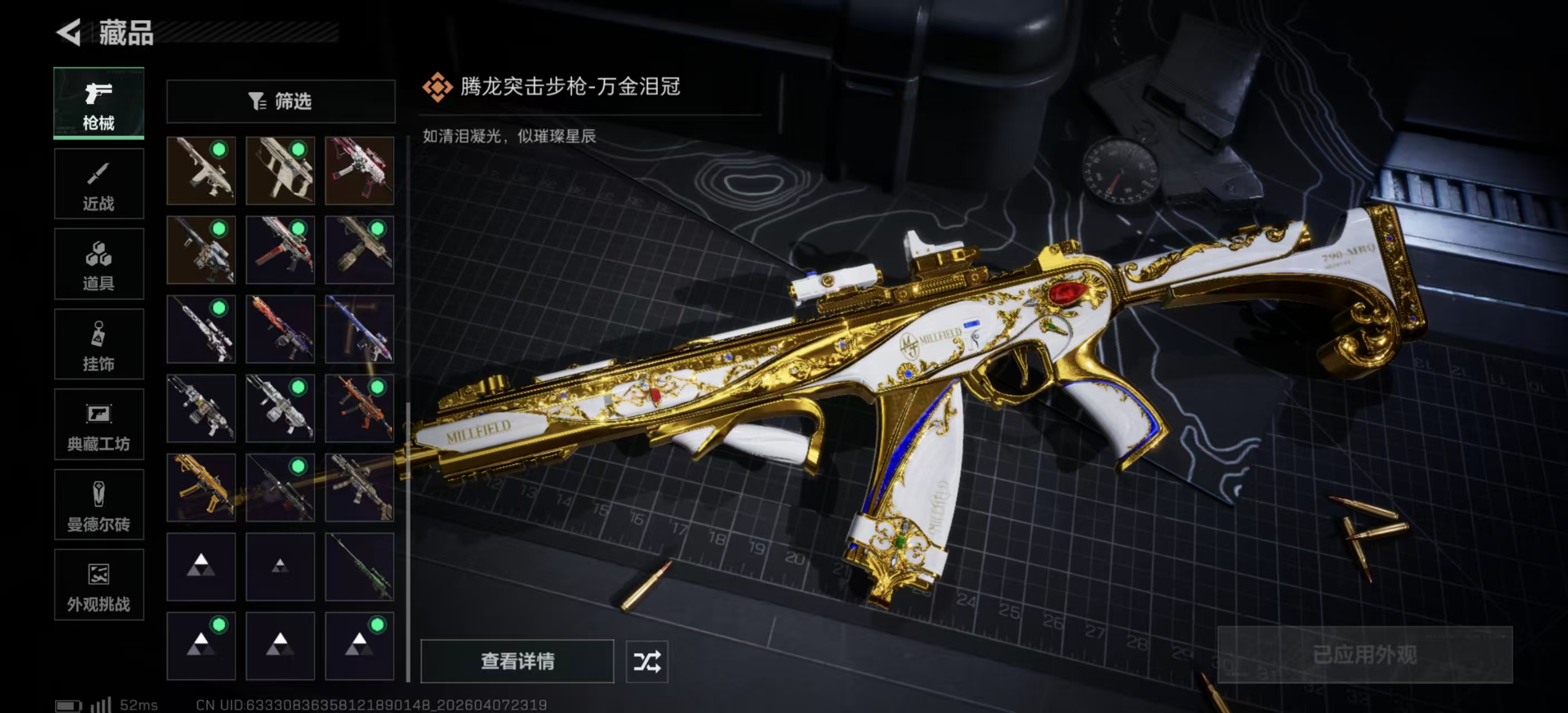
Task: Select the golden SMG thumbnail in the weapon grid
Action: coord(201,488)
